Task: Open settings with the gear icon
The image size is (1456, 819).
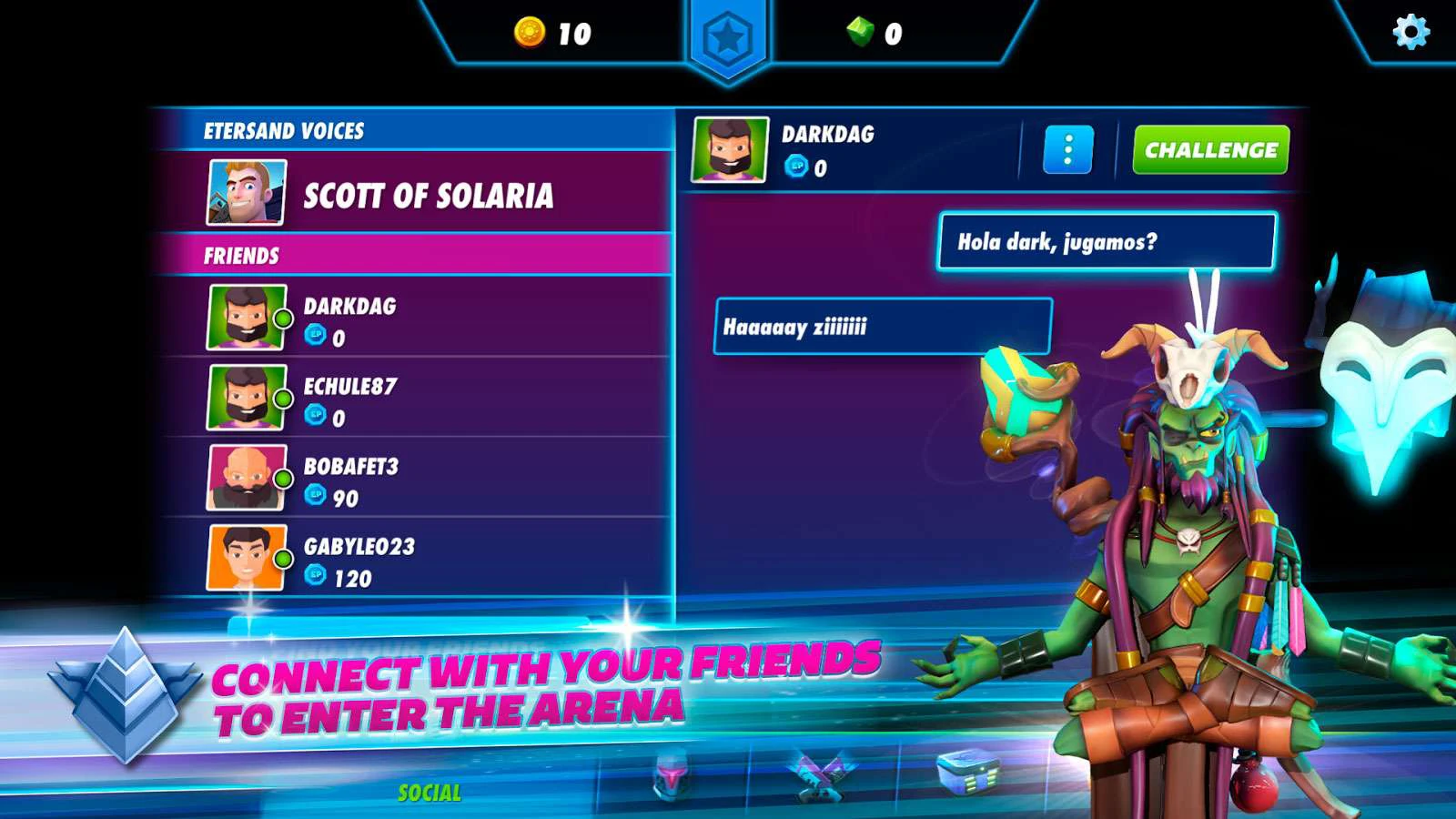Action: click(1410, 32)
